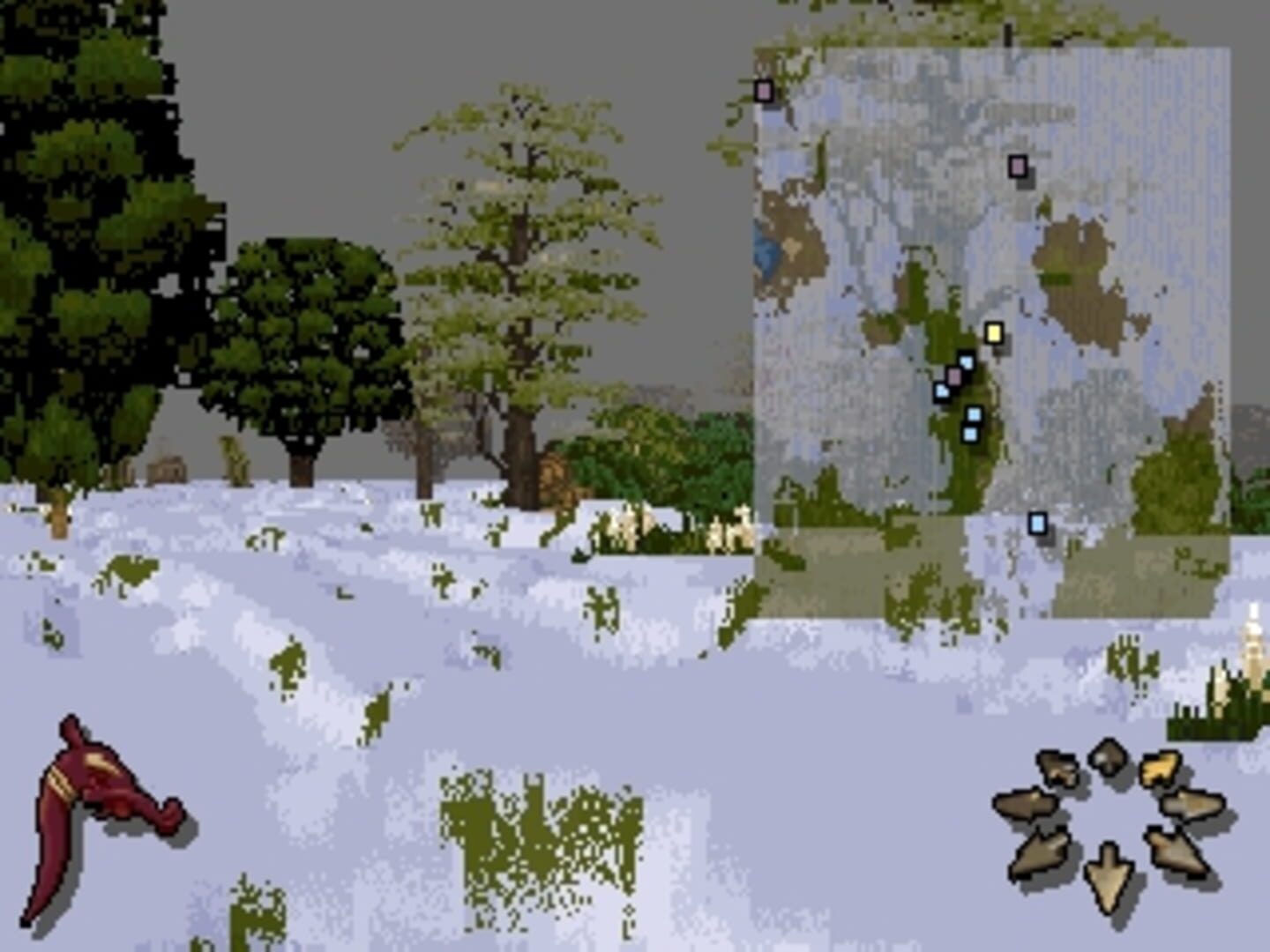Click the pink marker near the map's upper-right
This screenshot has height=952, width=1270.
coord(1017,164)
